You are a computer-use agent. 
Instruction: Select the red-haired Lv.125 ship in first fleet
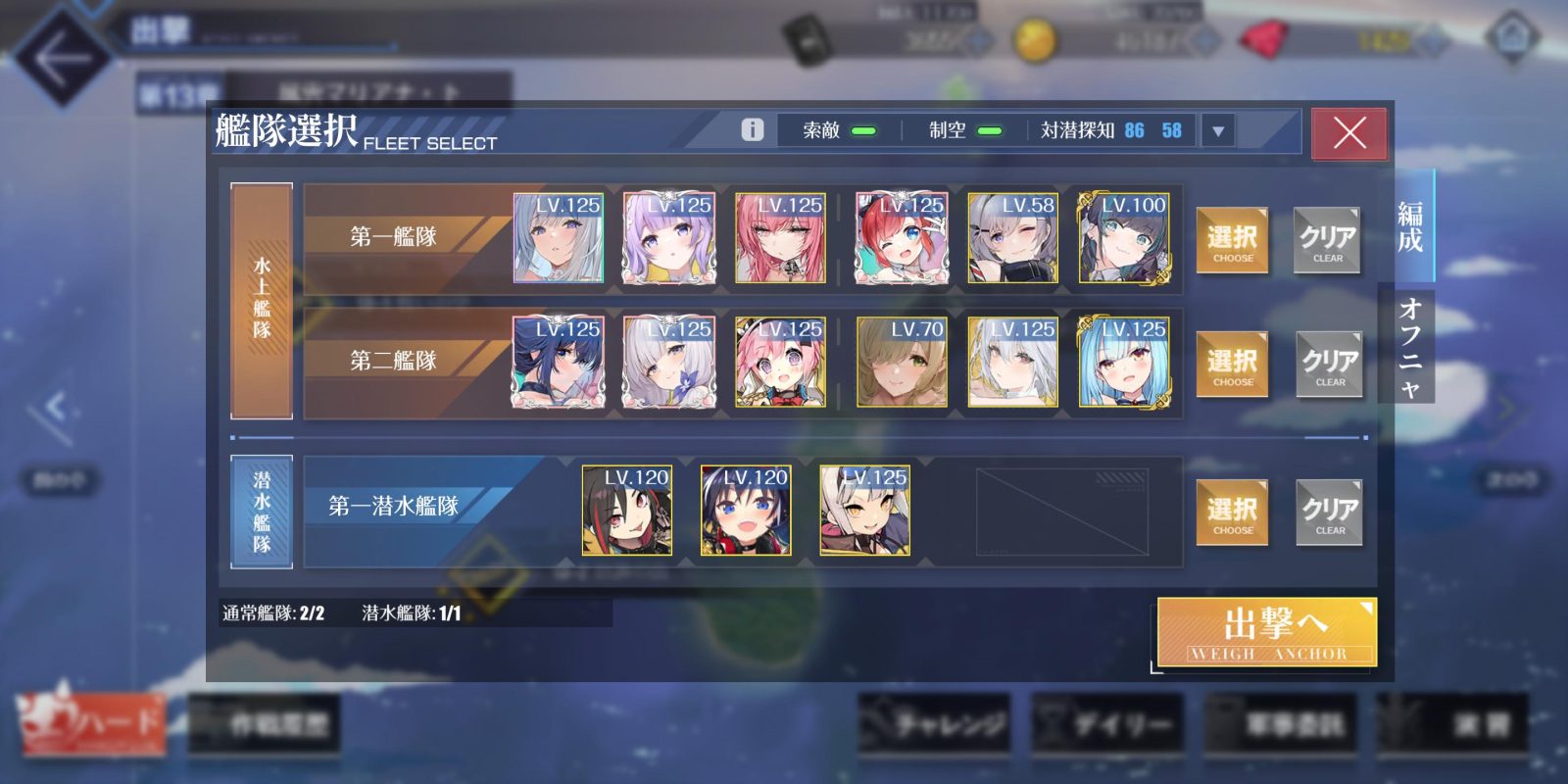pyautogui.click(x=902, y=239)
